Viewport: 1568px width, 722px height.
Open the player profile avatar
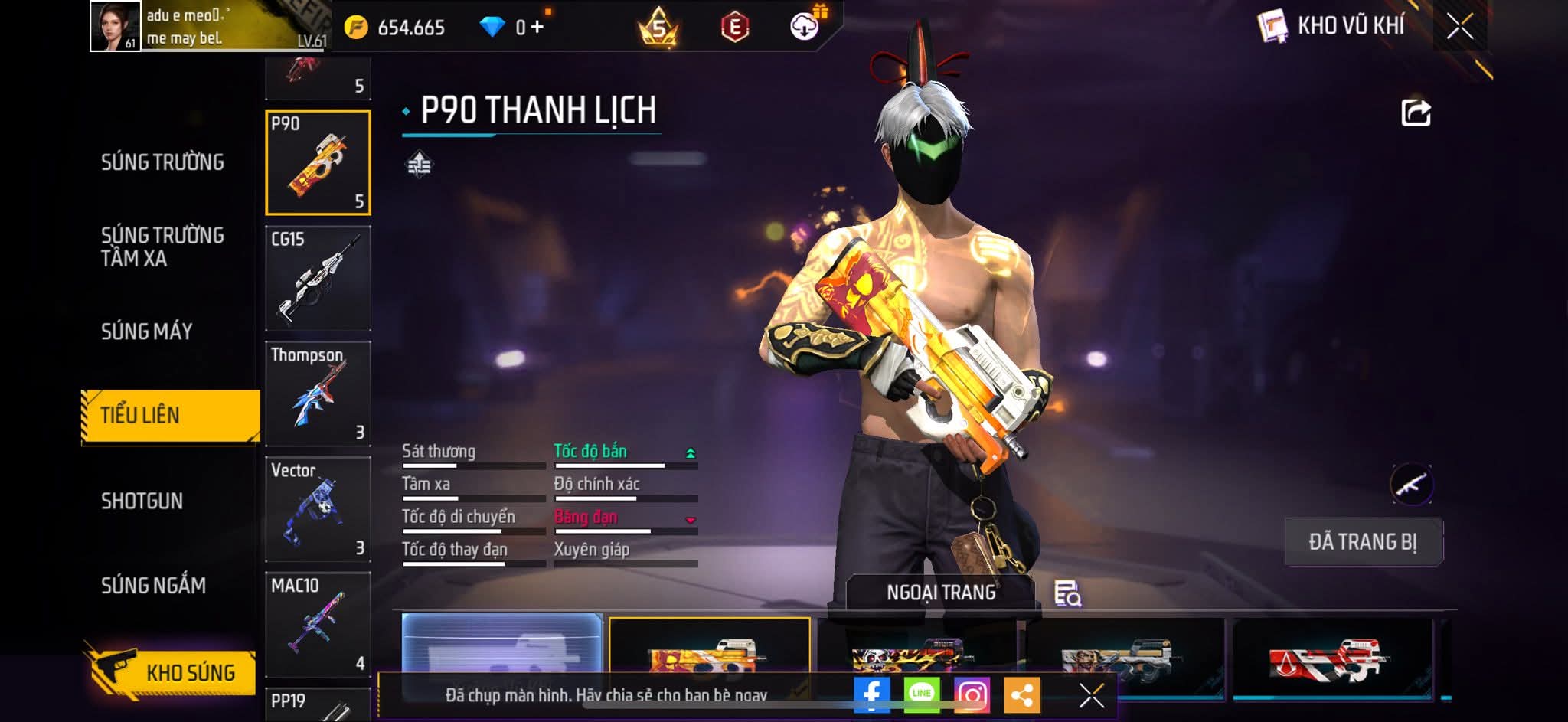[115, 26]
